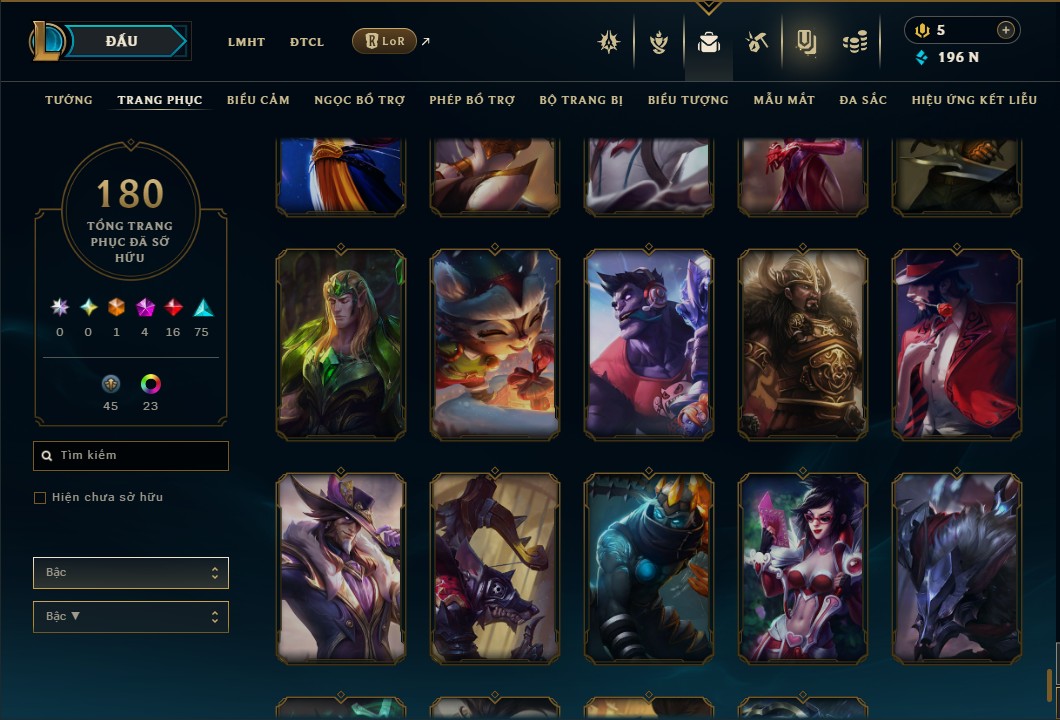Open the PHÉP BỔ TRỢ tab
Image resolution: width=1060 pixels, height=720 pixels.
[x=472, y=100]
